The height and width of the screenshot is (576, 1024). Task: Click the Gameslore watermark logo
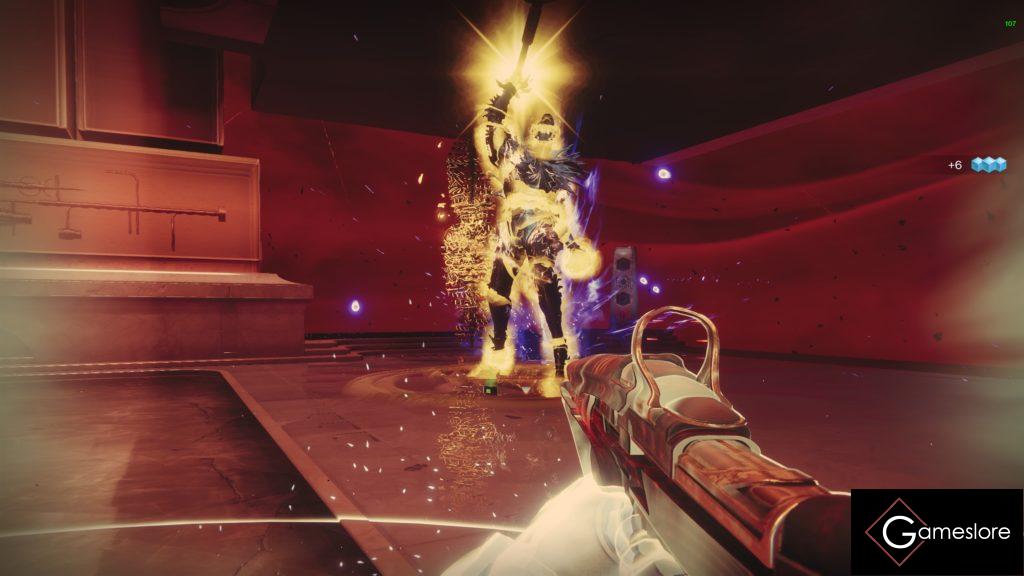[x=937, y=532]
